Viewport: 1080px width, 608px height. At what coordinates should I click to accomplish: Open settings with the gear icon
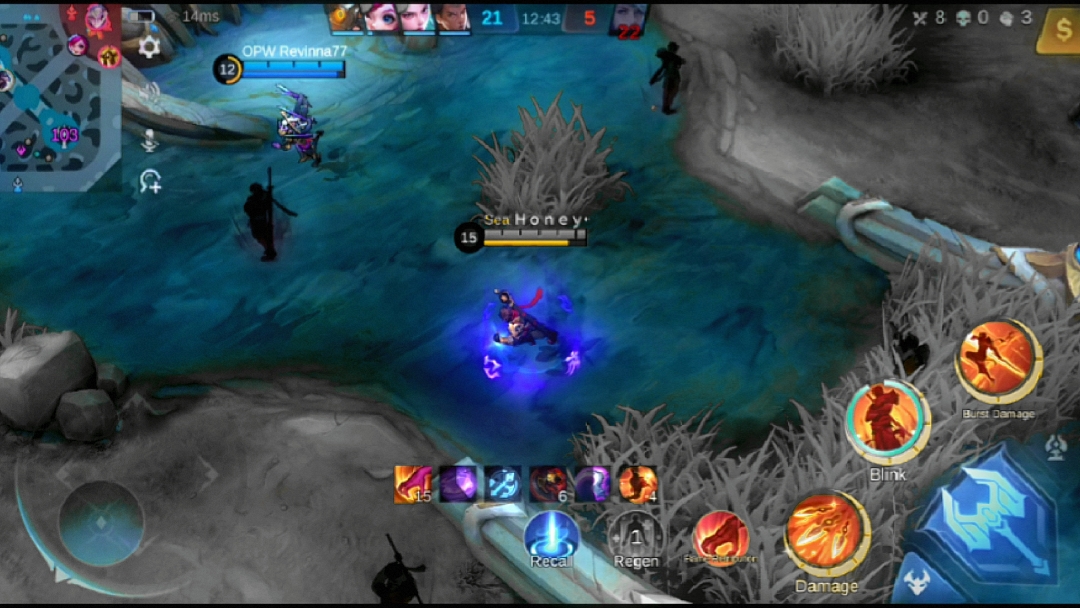150,47
